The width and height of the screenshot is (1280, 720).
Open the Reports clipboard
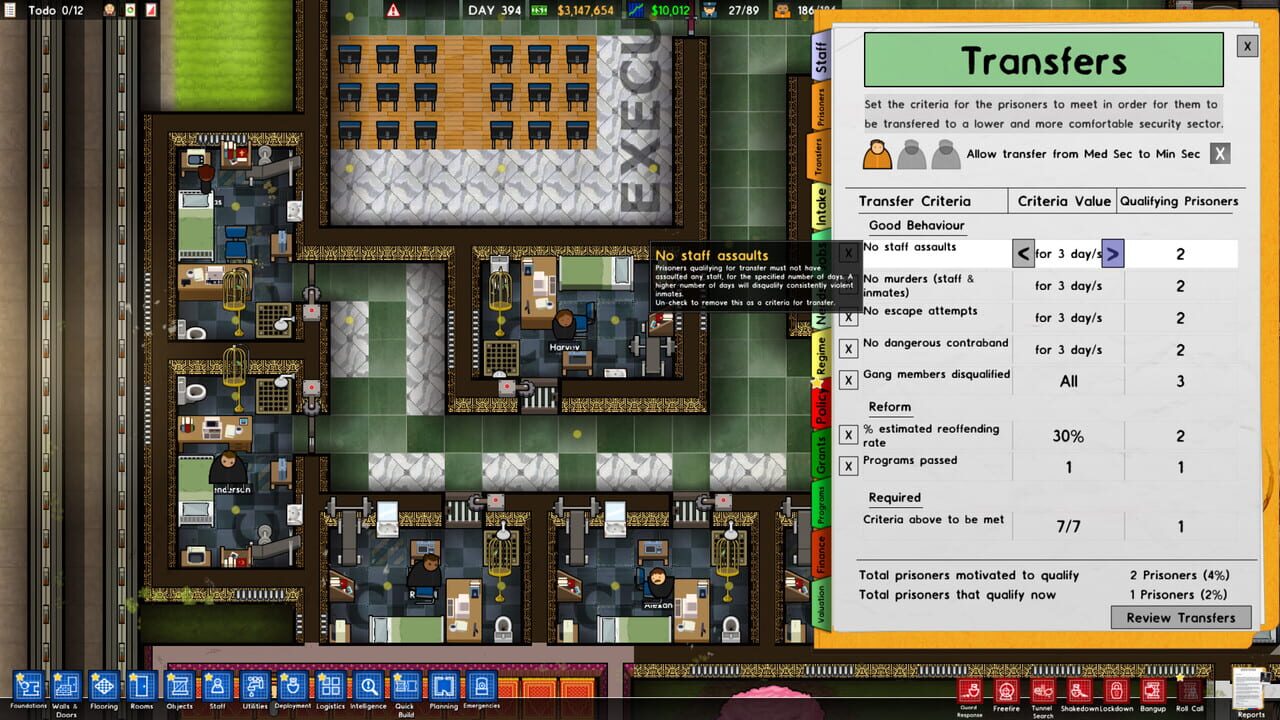pyautogui.click(x=1250, y=690)
